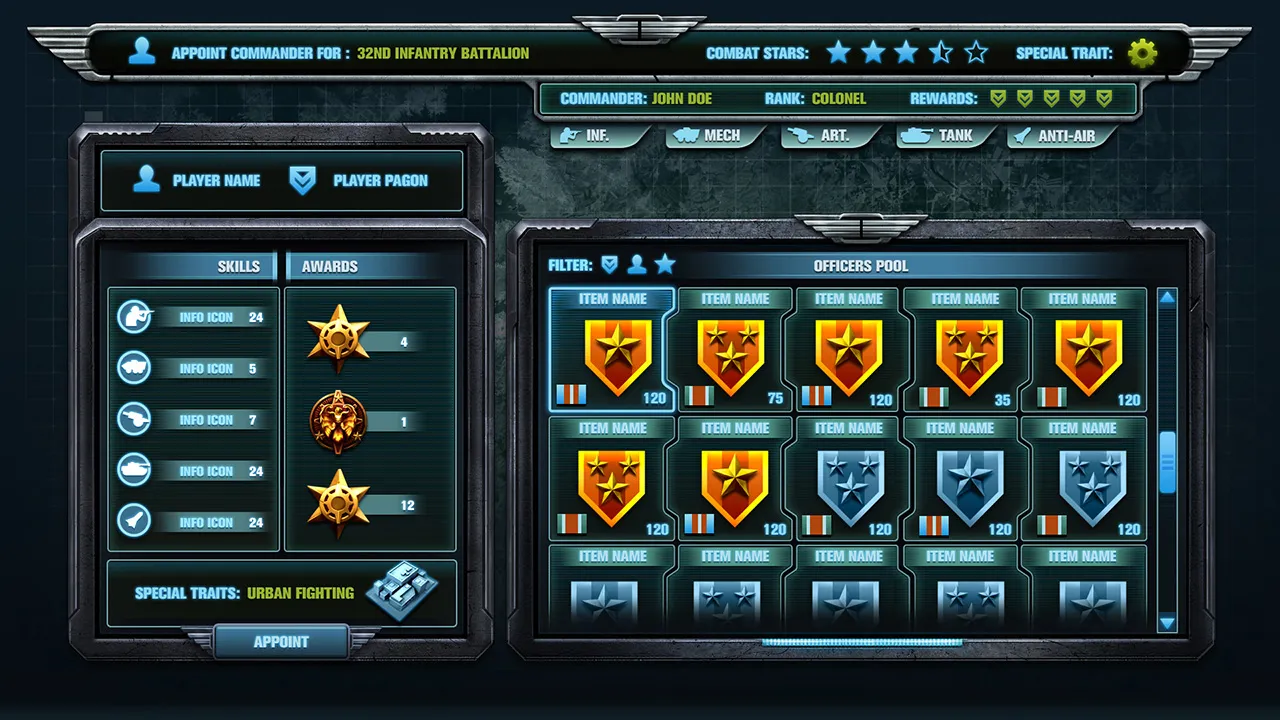Choose the gold officer card costing 35
Screen dimensions: 1280x720
coord(964,350)
